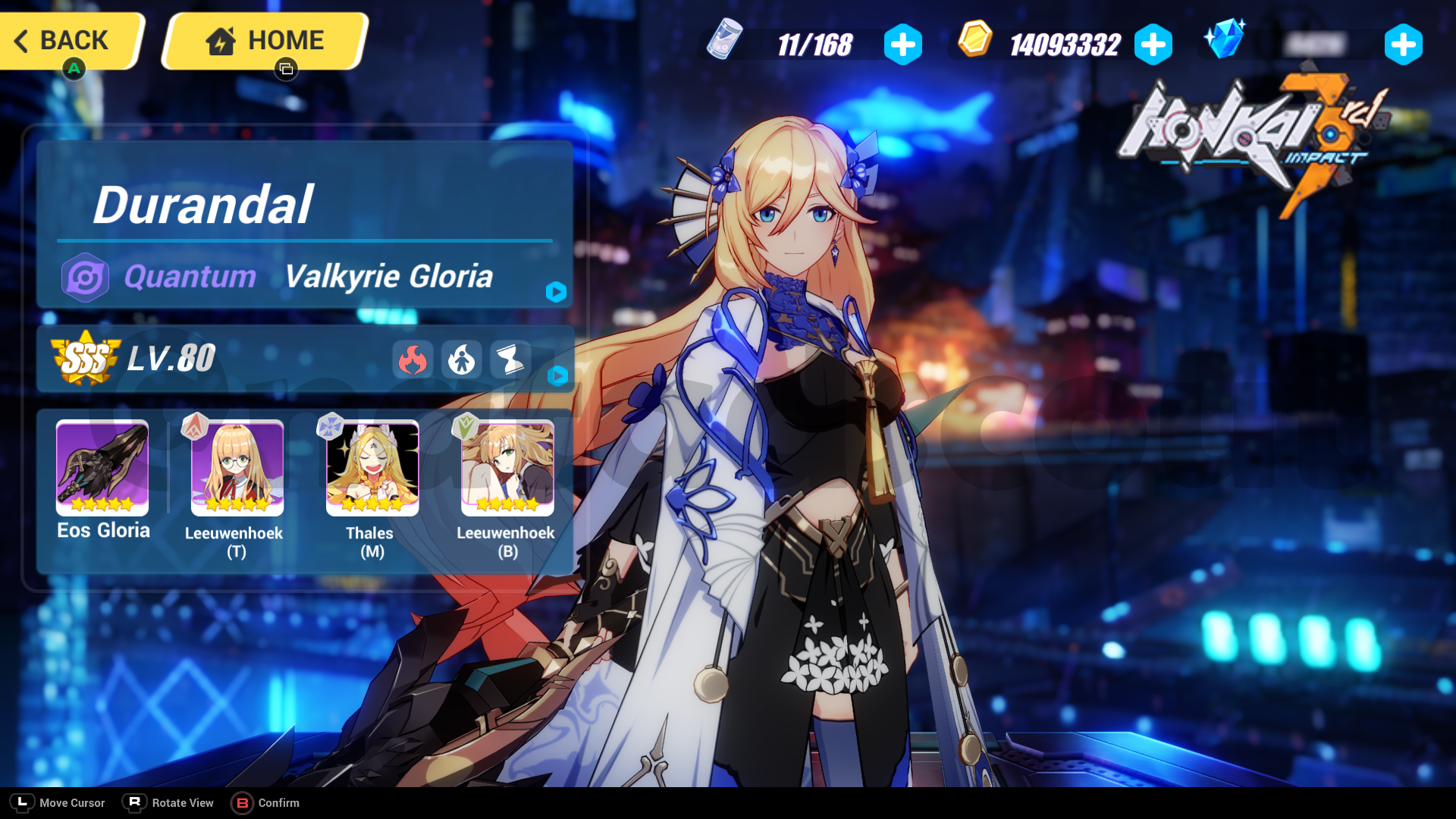This screenshot has width=1456, height=819.
Task: Click the gold coin currency icon
Action: 974,43
